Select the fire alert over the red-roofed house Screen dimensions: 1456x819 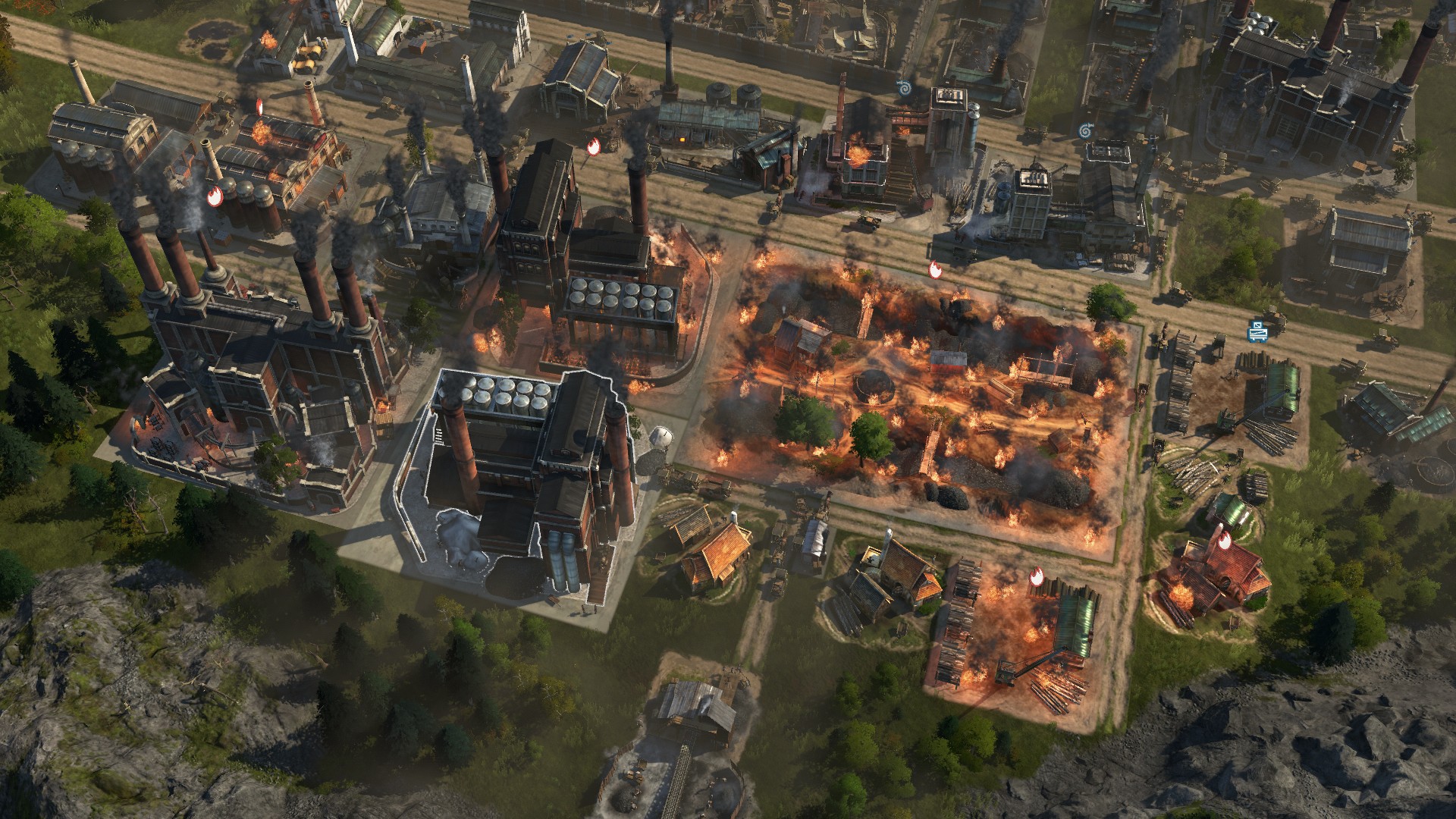pos(1225,541)
